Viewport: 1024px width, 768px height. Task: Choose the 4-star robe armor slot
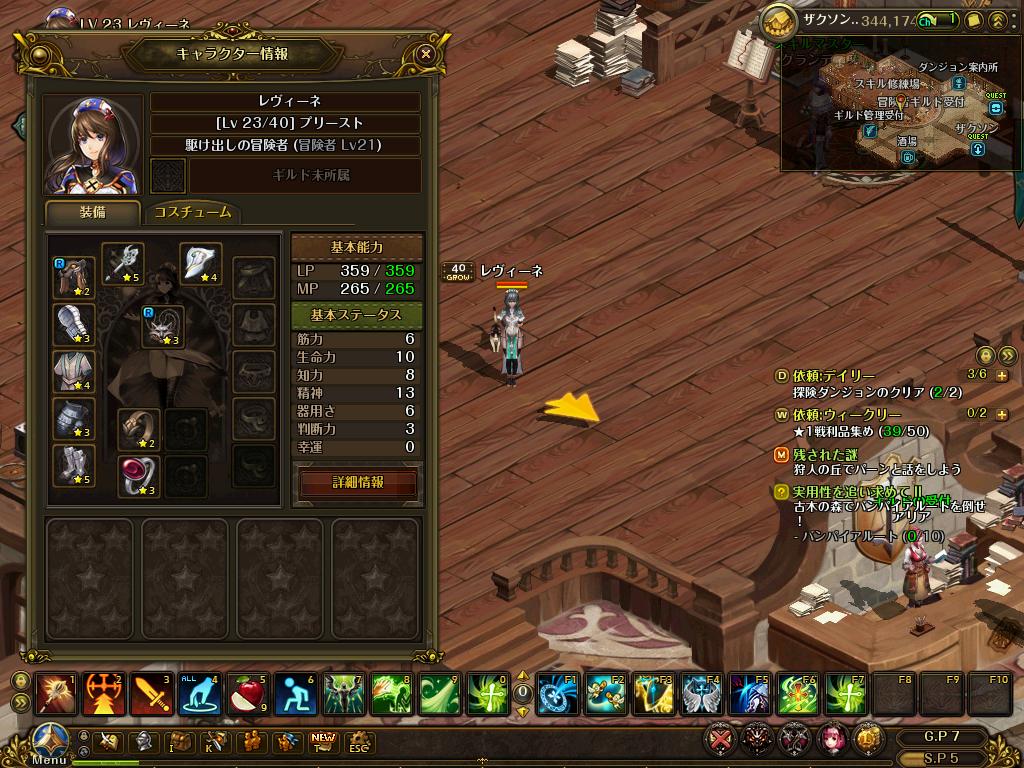(x=74, y=372)
